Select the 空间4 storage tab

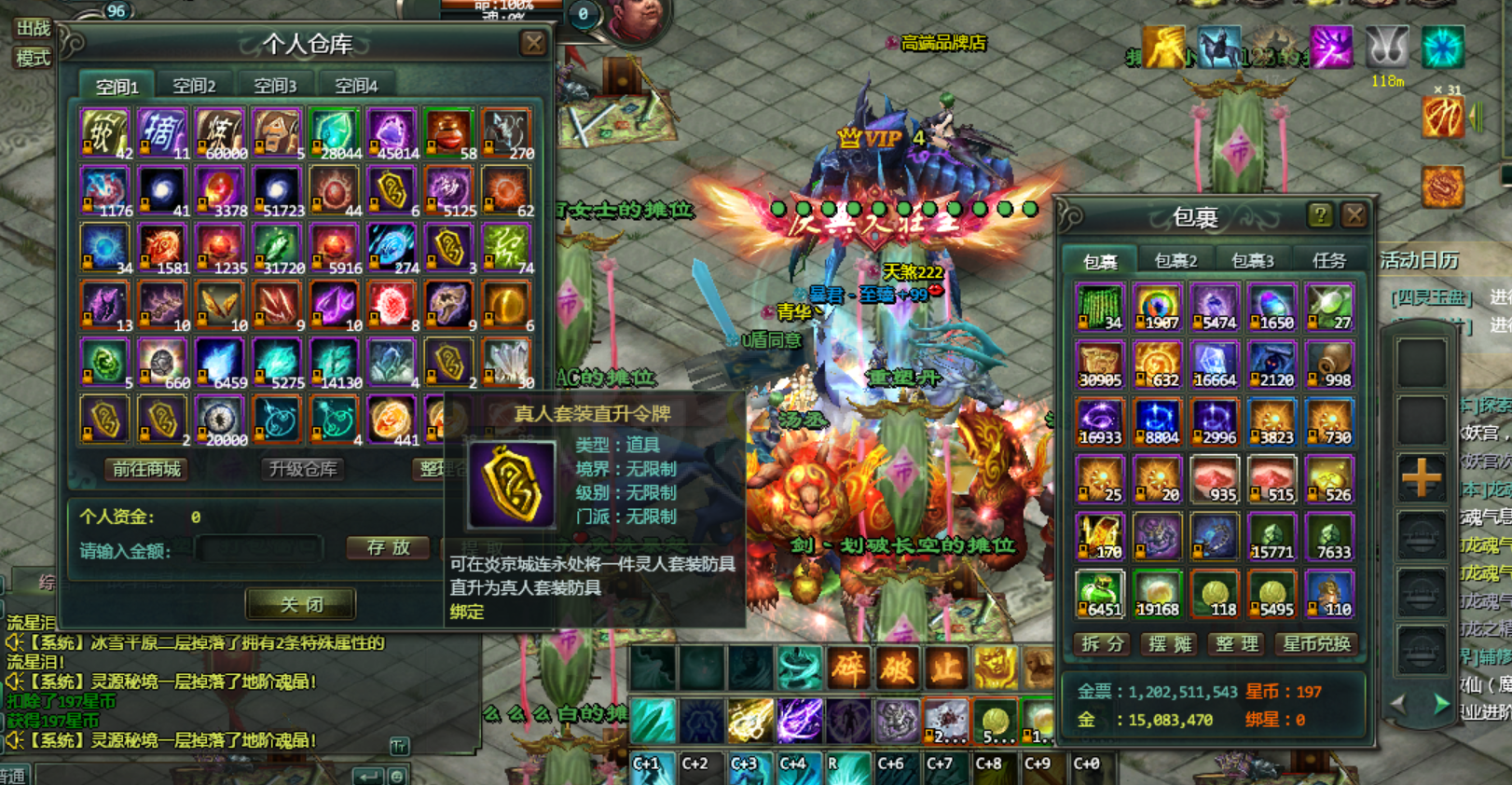[356, 86]
